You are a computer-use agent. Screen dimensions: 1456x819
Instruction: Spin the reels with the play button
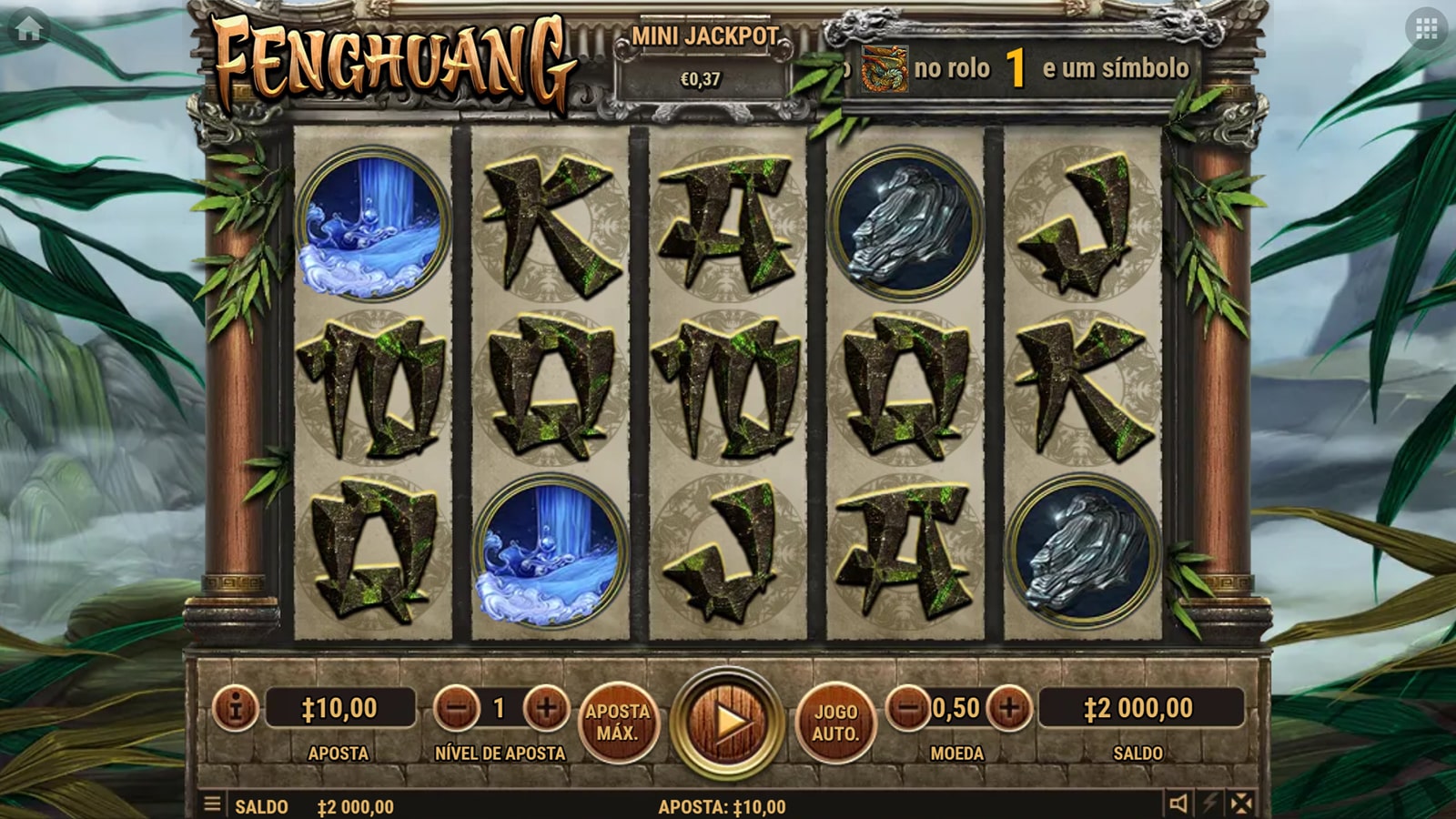[x=727, y=723]
